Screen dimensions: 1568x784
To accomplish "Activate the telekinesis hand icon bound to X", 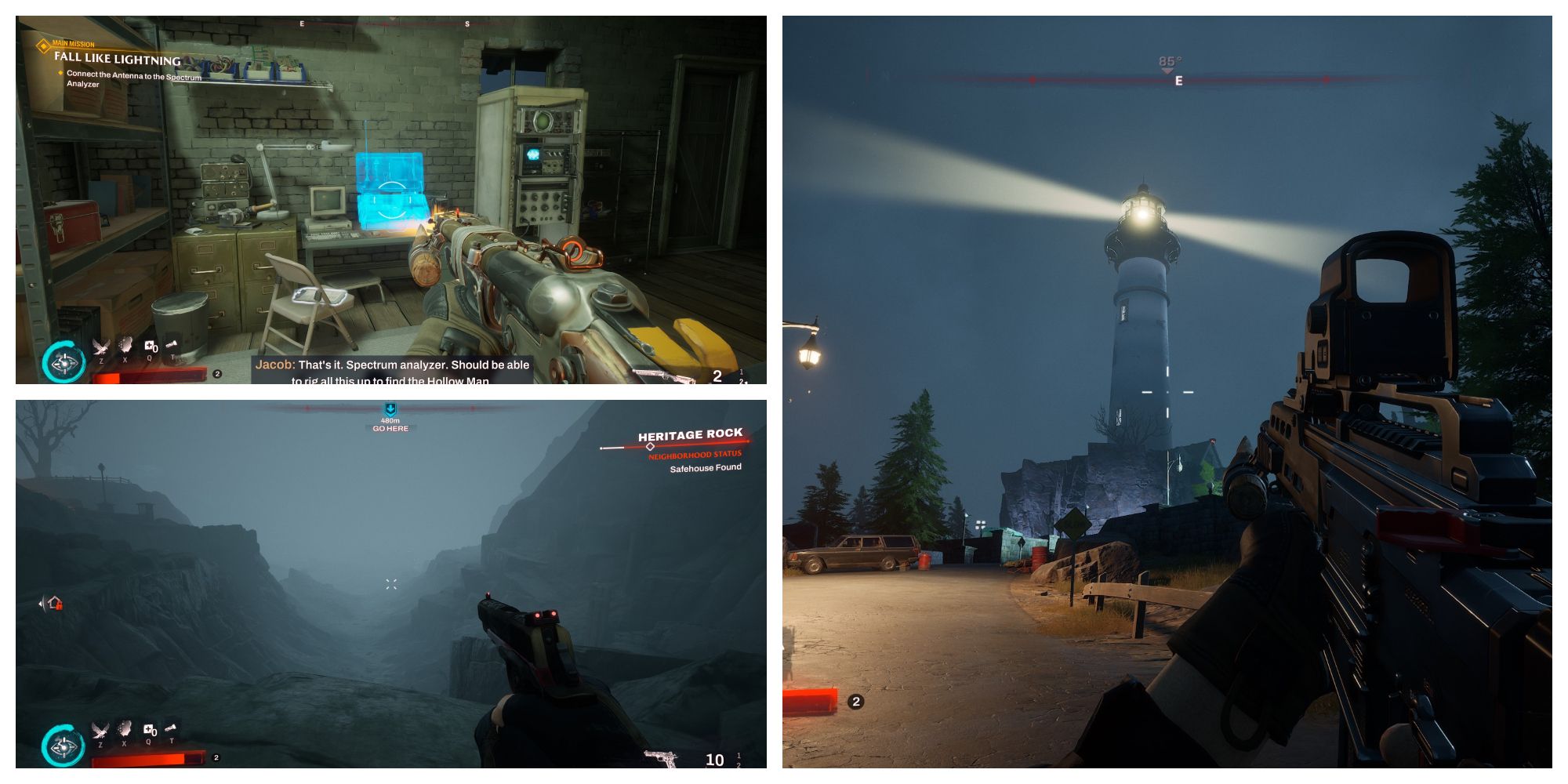I will click(x=124, y=729).
